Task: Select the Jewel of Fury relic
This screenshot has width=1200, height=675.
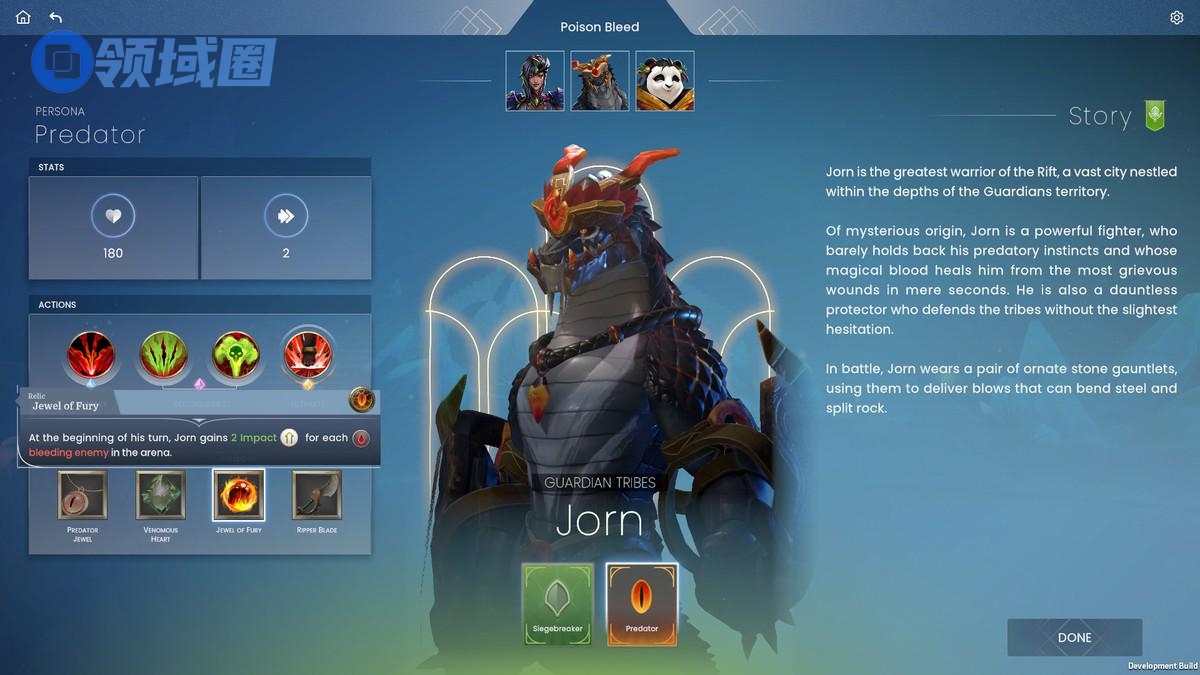Action: (x=239, y=495)
